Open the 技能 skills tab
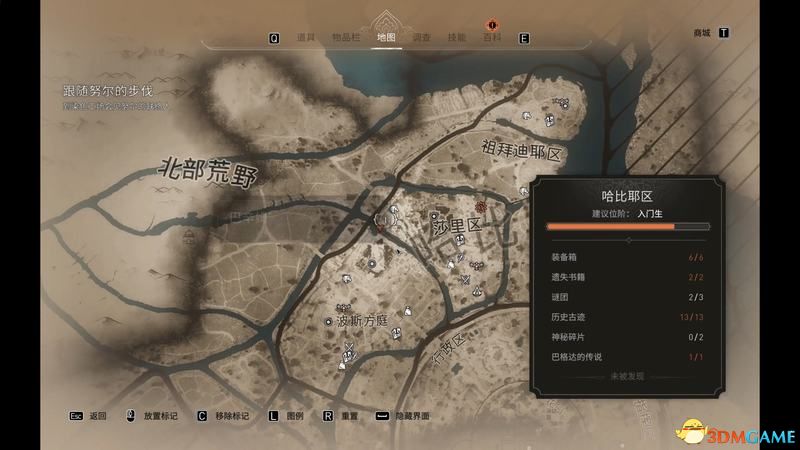 [x=457, y=38]
